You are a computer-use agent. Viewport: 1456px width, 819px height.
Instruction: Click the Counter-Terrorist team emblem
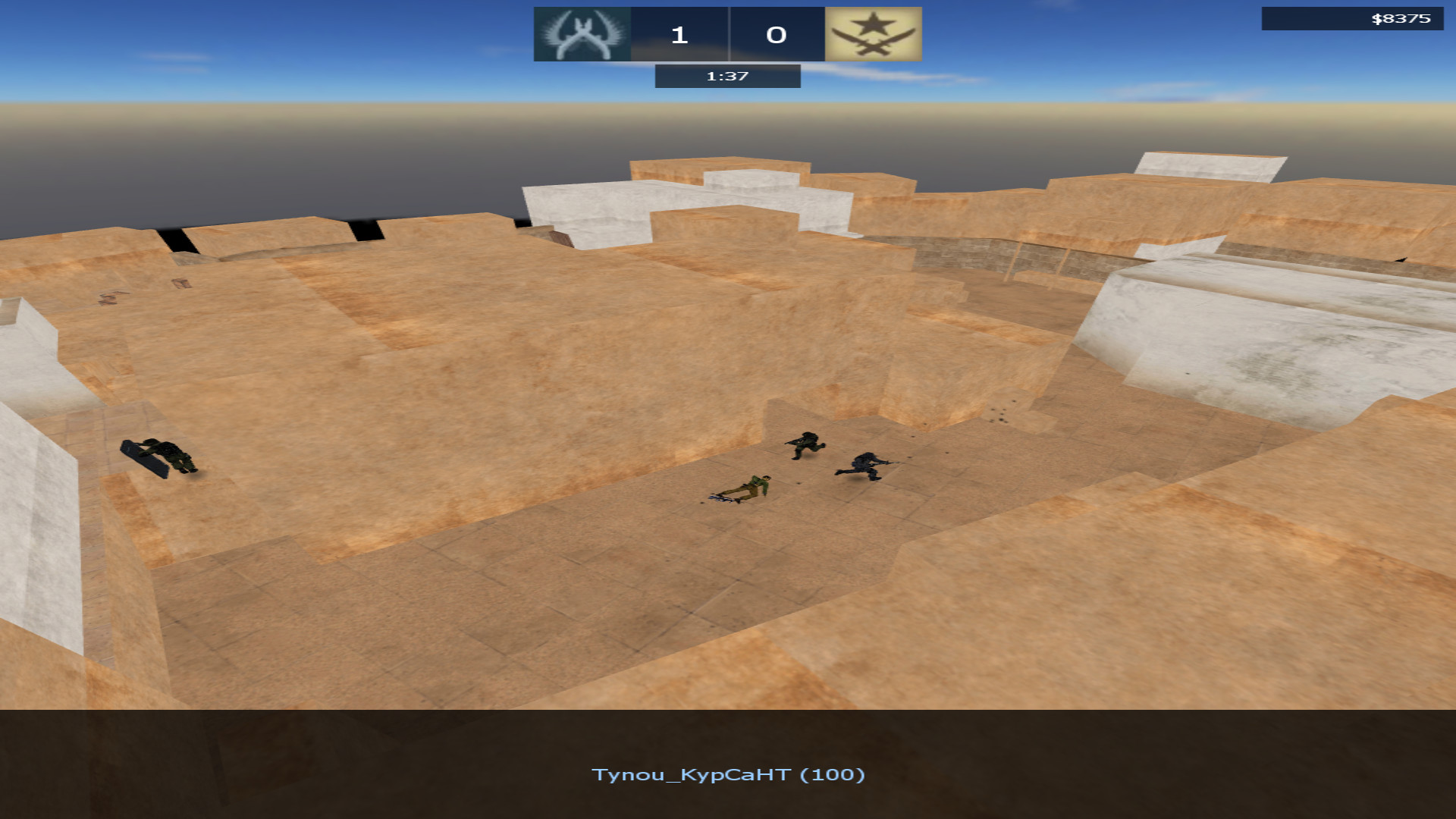[x=582, y=34]
